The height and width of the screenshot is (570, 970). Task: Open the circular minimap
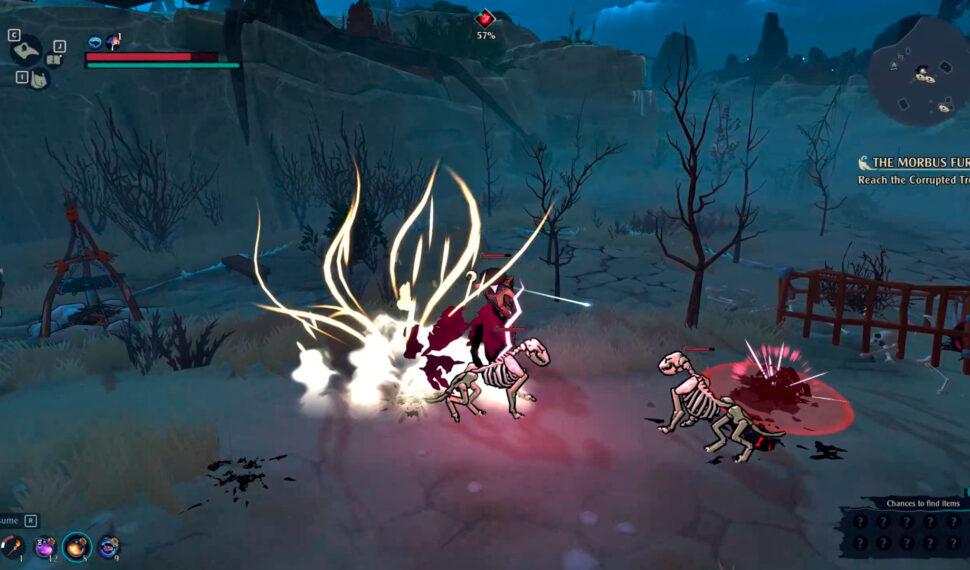pyautogui.click(x=922, y=72)
